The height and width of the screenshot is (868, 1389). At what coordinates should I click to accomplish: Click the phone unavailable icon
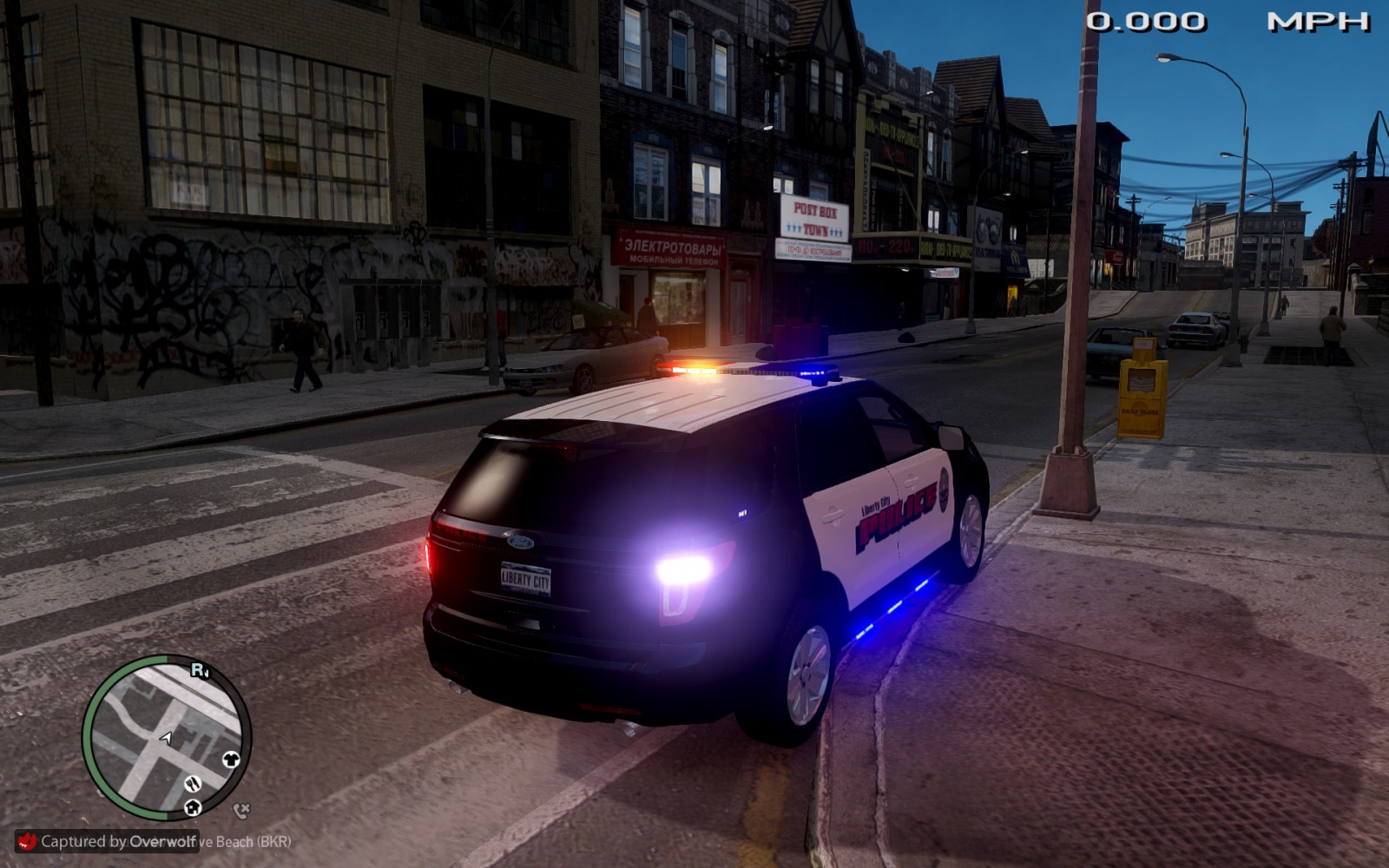tap(241, 811)
